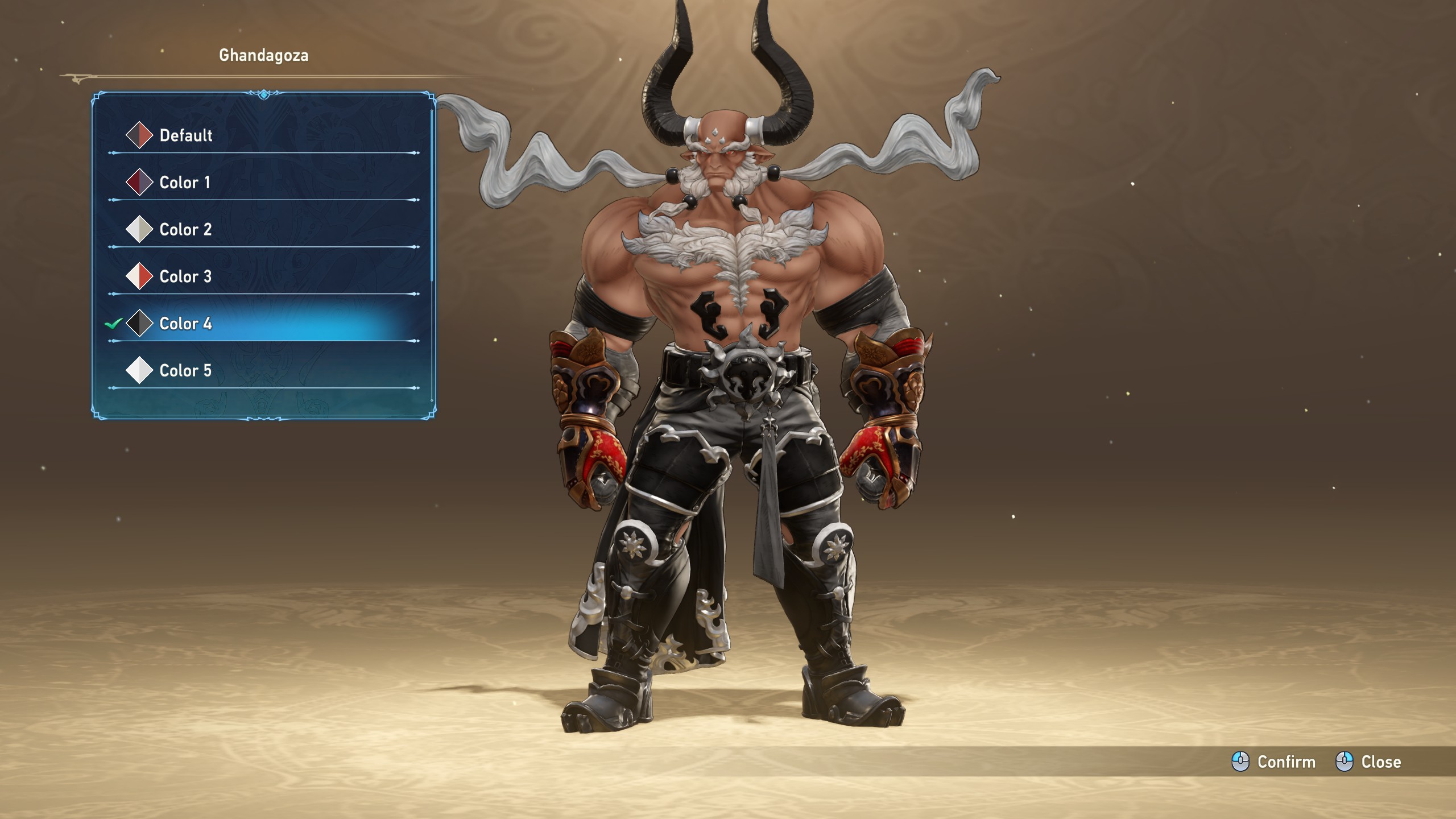Close the color selection screen
Screen dimensions: 1456x819
[x=1368, y=762]
